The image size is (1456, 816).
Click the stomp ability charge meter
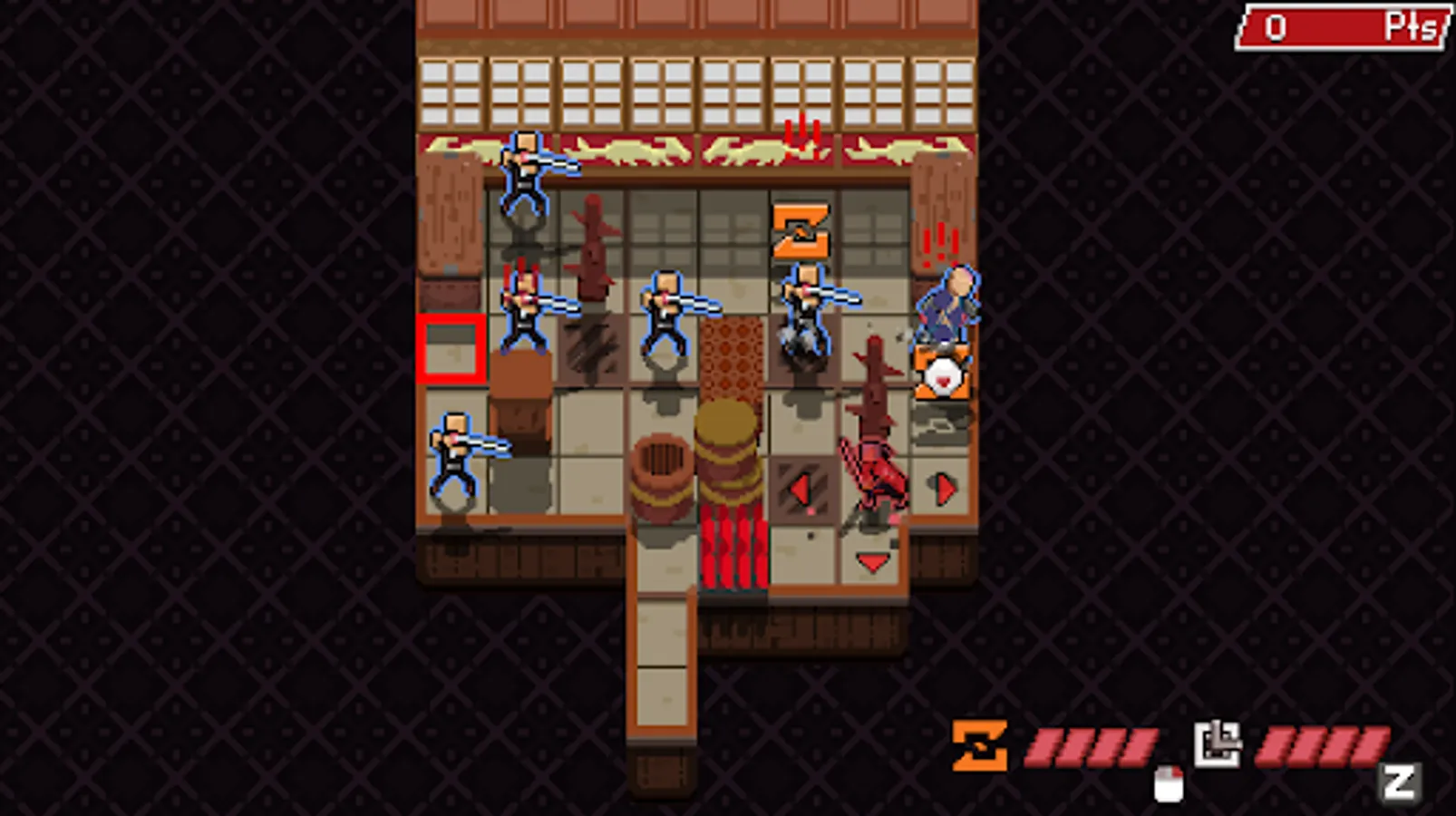(x=1324, y=747)
